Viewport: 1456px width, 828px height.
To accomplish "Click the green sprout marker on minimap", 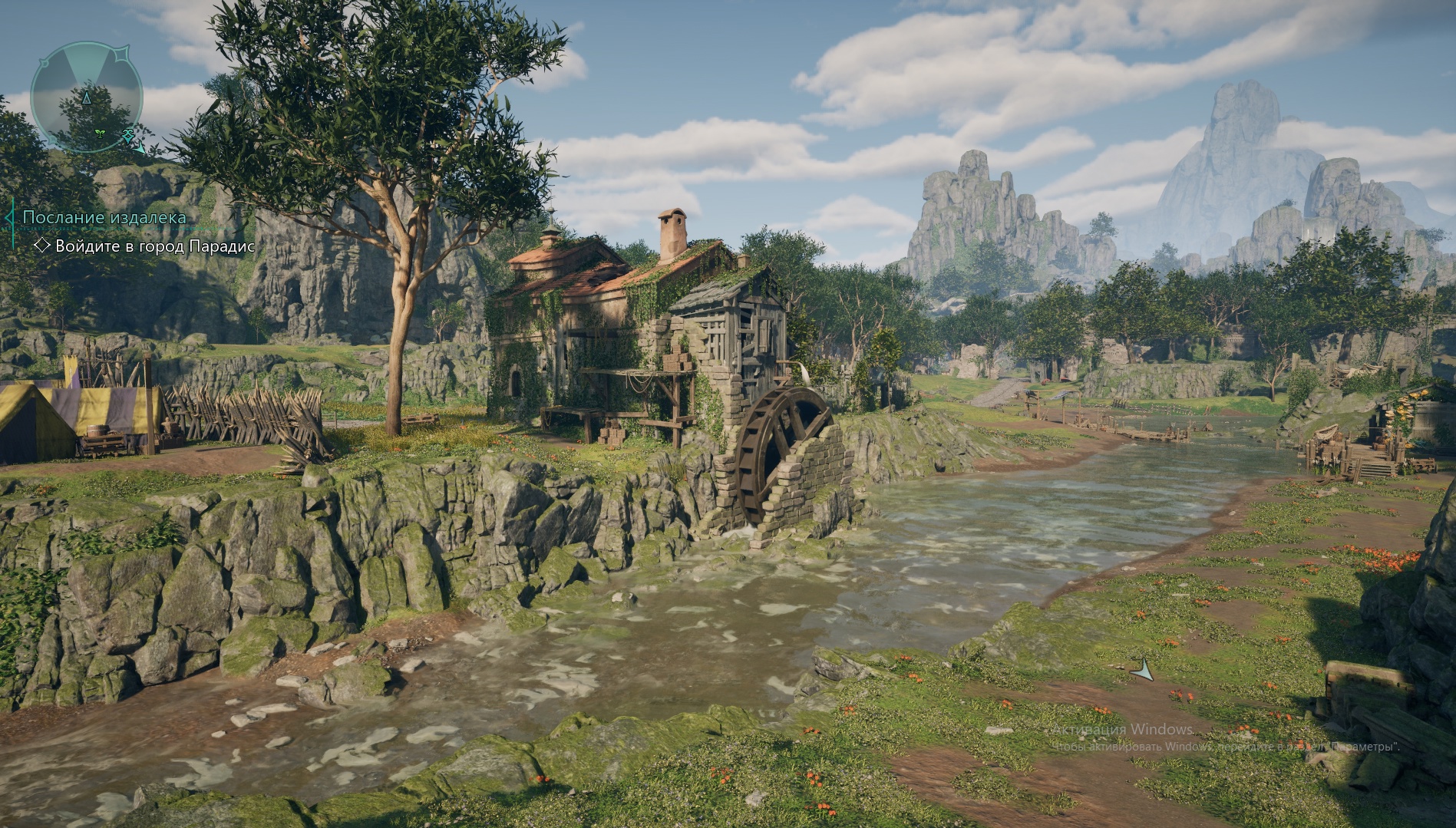I will 100,133.
